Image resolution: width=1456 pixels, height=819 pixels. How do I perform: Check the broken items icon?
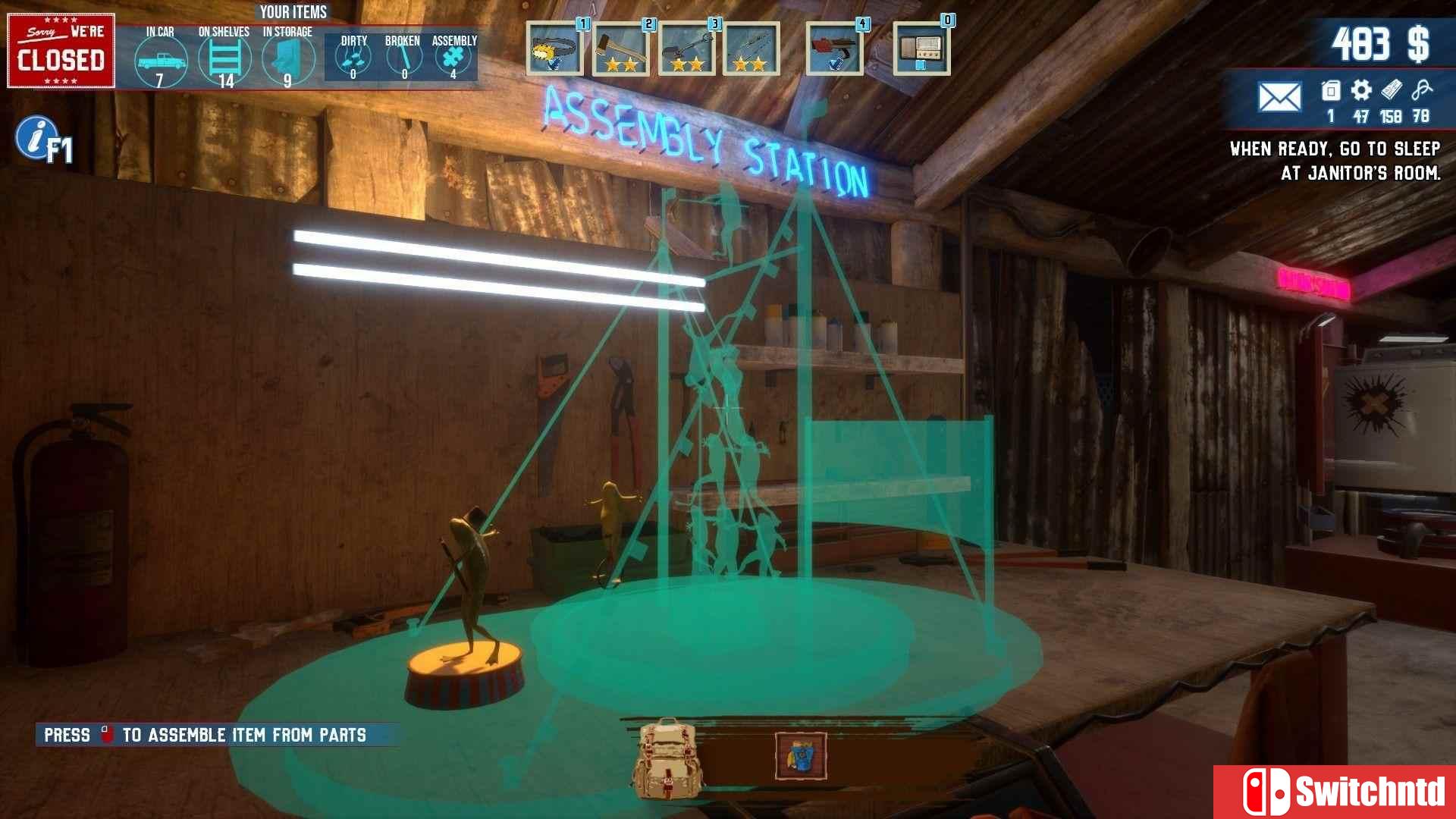pyautogui.click(x=403, y=58)
